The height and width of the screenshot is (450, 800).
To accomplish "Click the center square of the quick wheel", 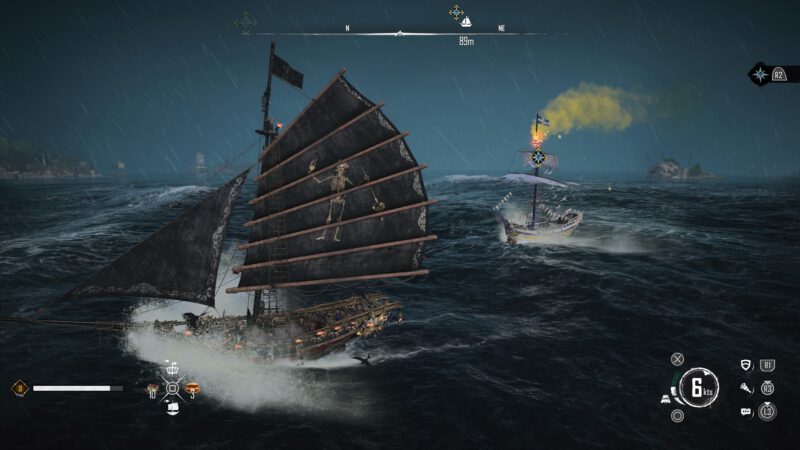I will tap(172, 388).
